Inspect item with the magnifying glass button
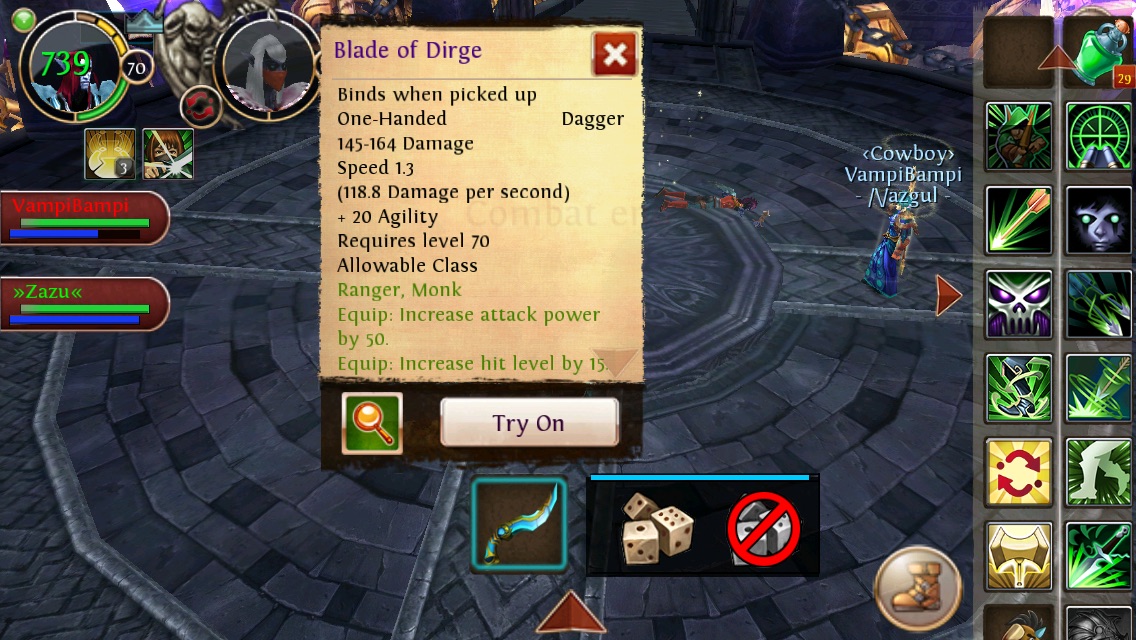 [372, 423]
